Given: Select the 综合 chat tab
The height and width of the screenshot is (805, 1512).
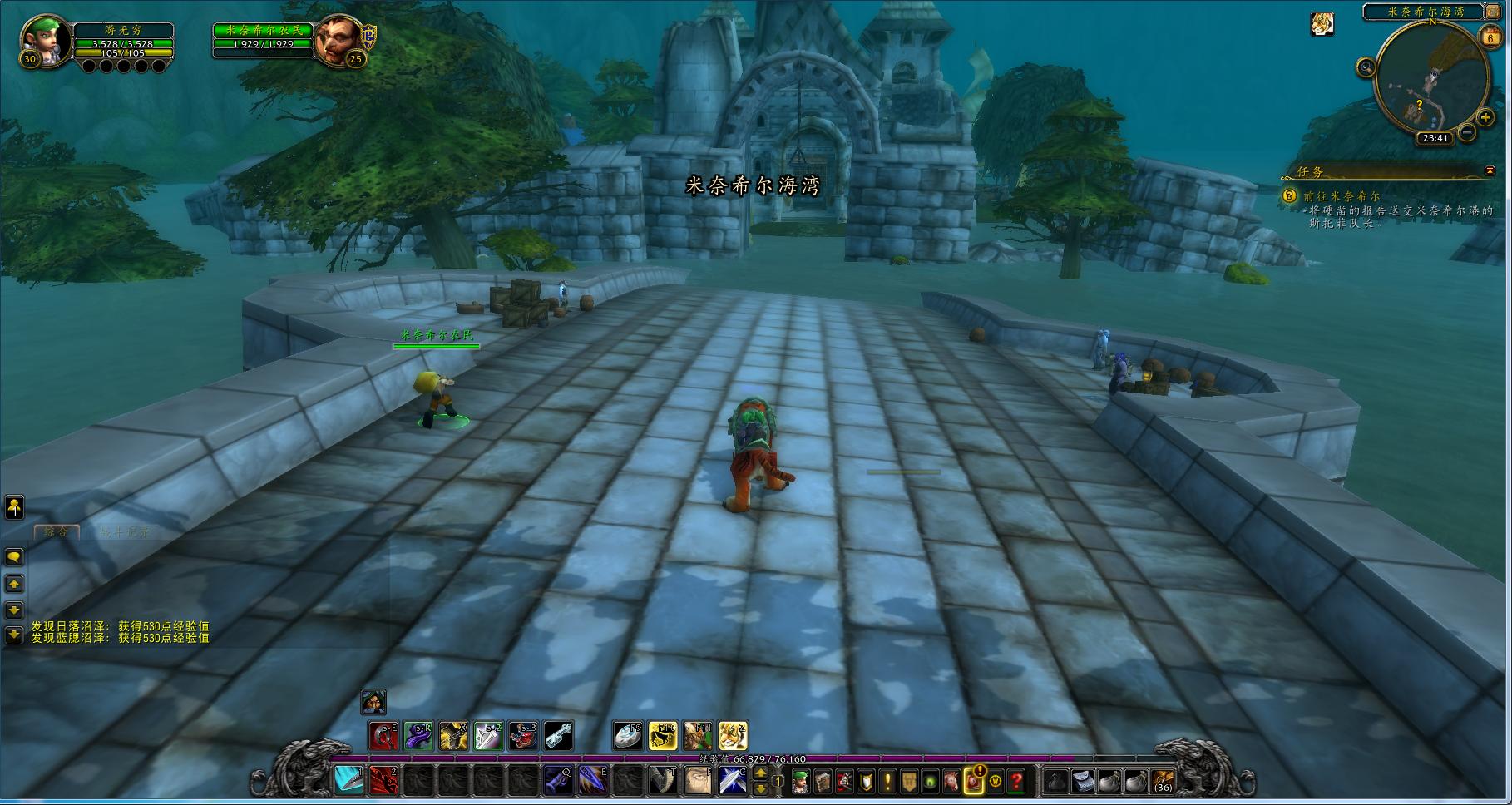Looking at the screenshot, I should tap(57, 531).
